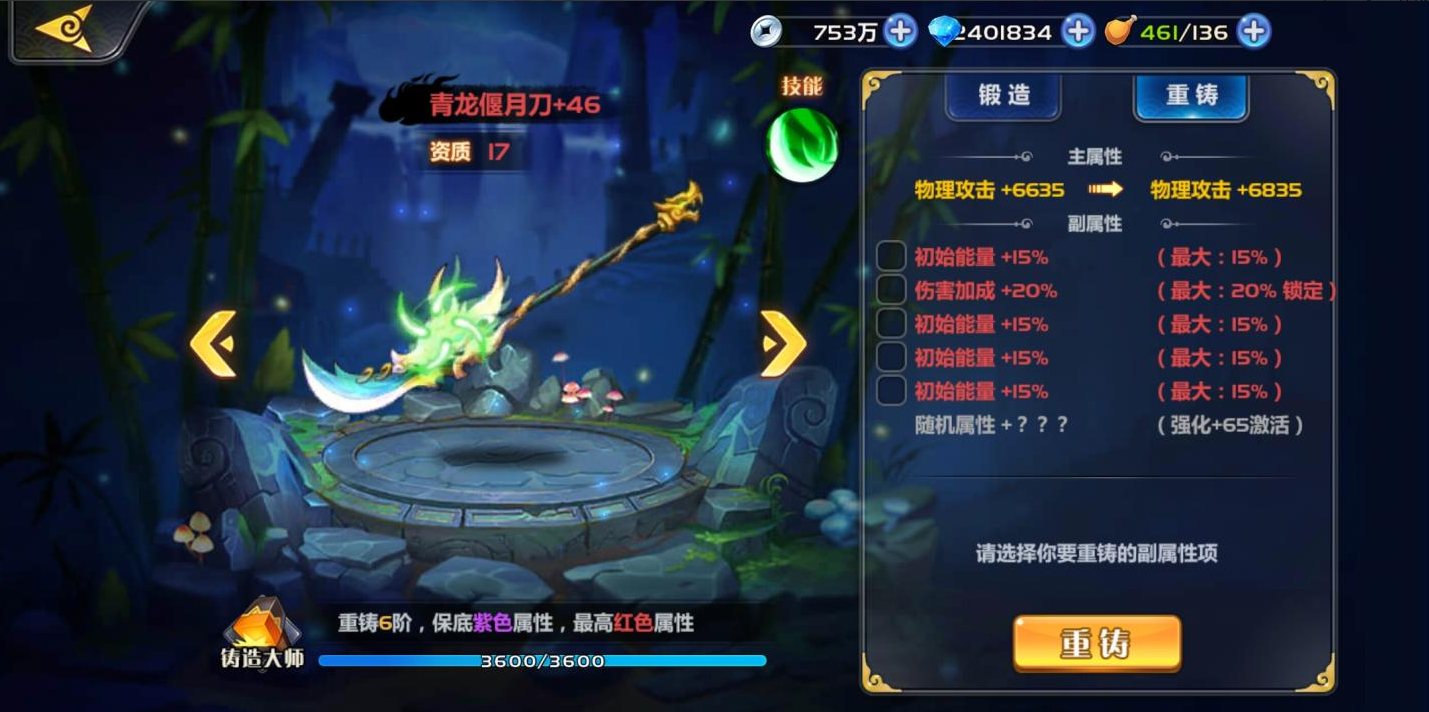Refill stamina with the drumstick plus button

(x=1253, y=31)
